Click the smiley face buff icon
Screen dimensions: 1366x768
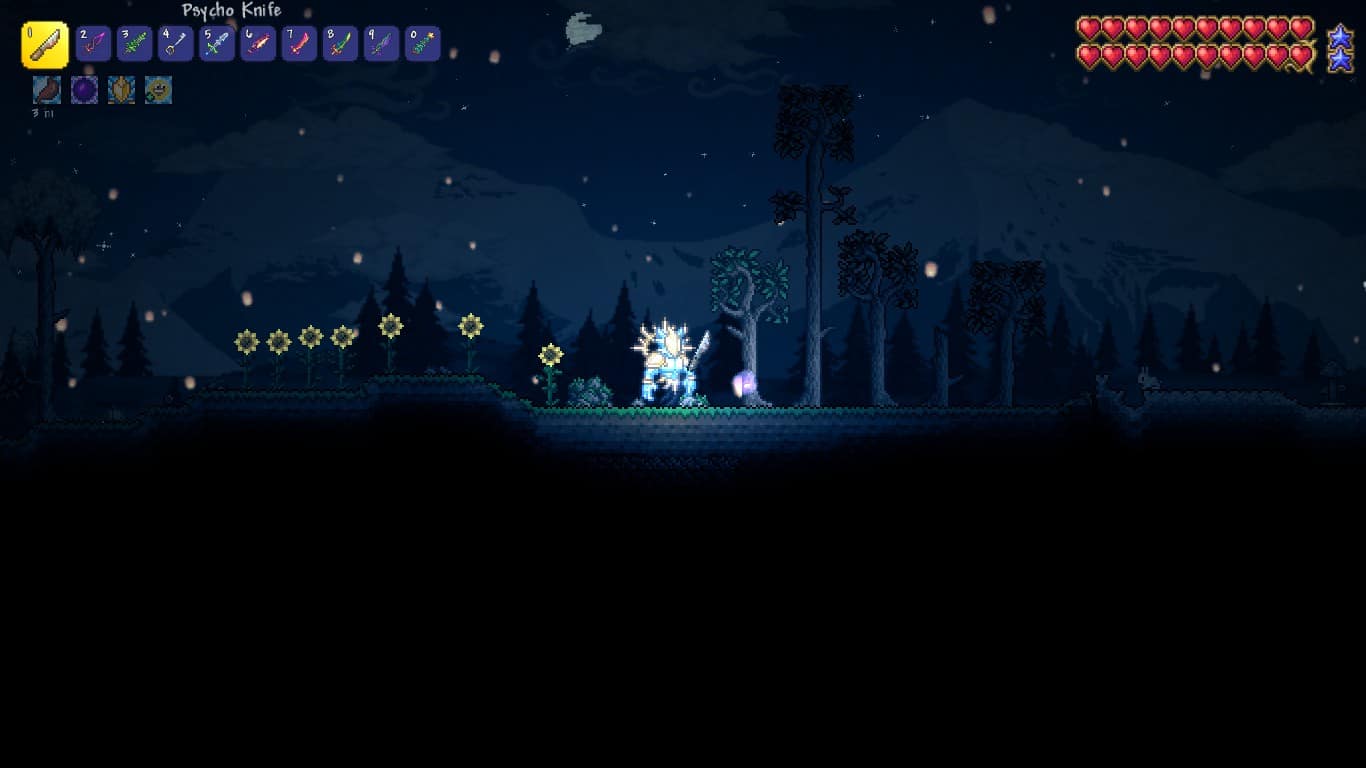tap(158, 90)
